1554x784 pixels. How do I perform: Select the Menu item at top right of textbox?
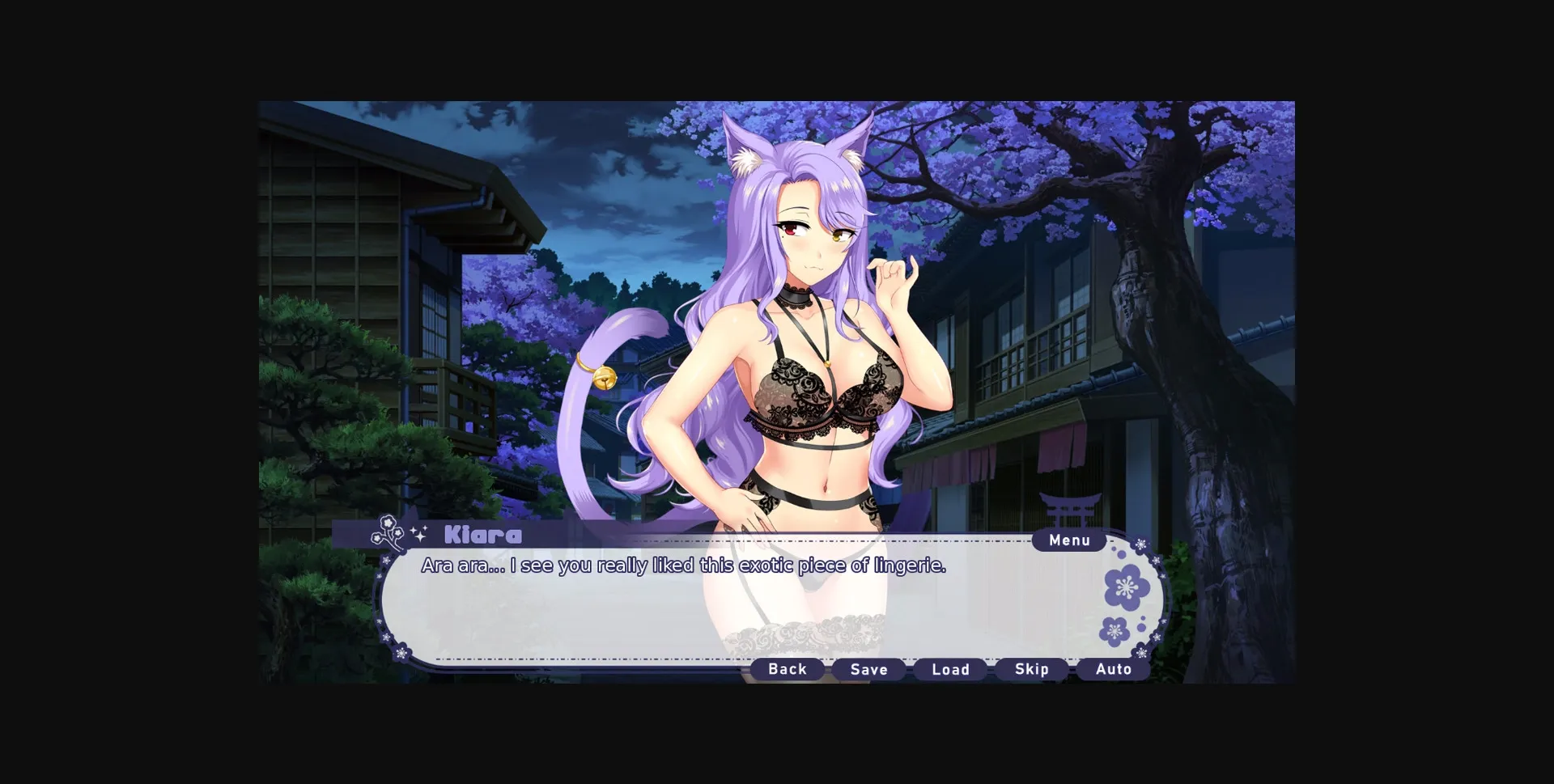point(1068,540)
